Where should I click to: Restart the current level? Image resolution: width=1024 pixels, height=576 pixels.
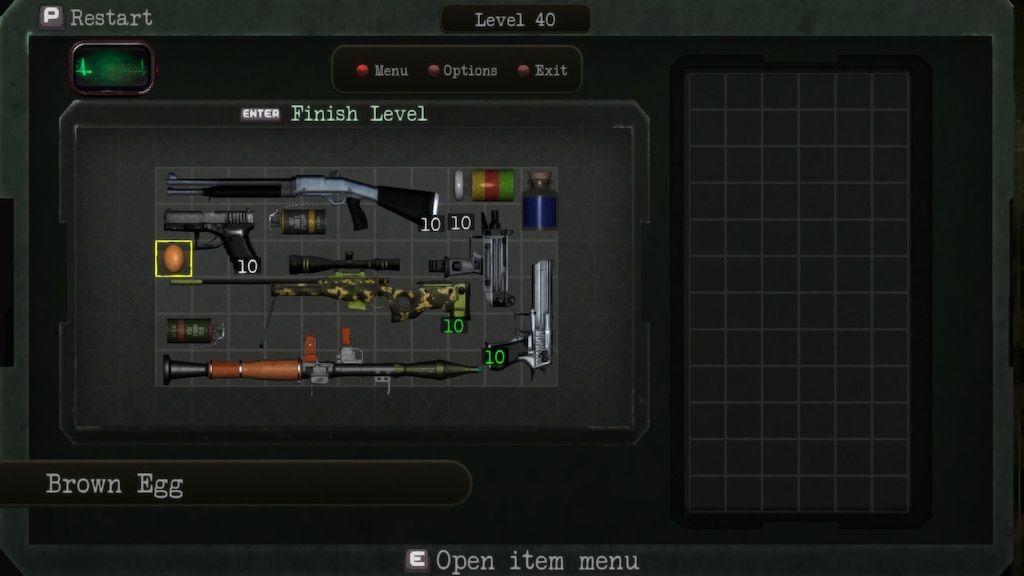click(x=96, y=17)
